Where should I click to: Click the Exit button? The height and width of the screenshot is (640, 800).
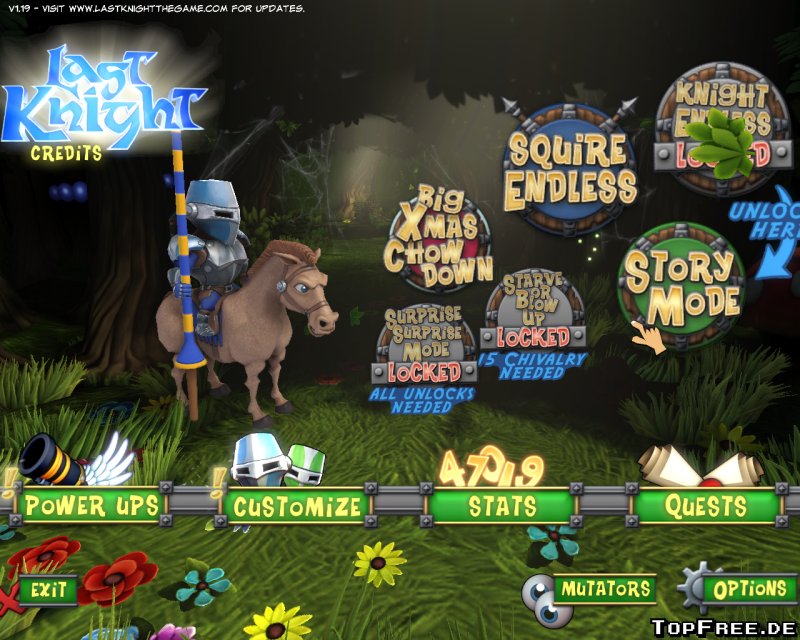(48, 590)
